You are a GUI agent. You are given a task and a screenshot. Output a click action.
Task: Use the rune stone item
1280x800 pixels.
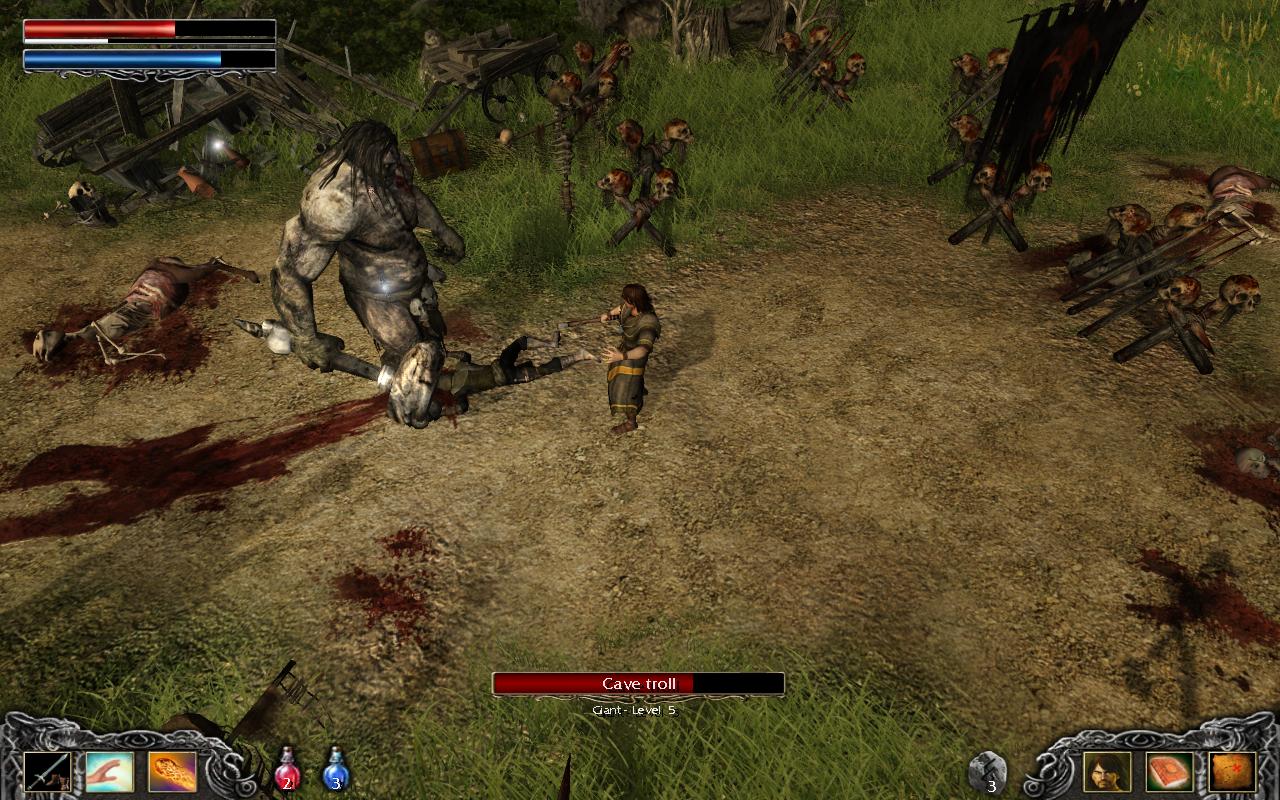tap(987, 770)
